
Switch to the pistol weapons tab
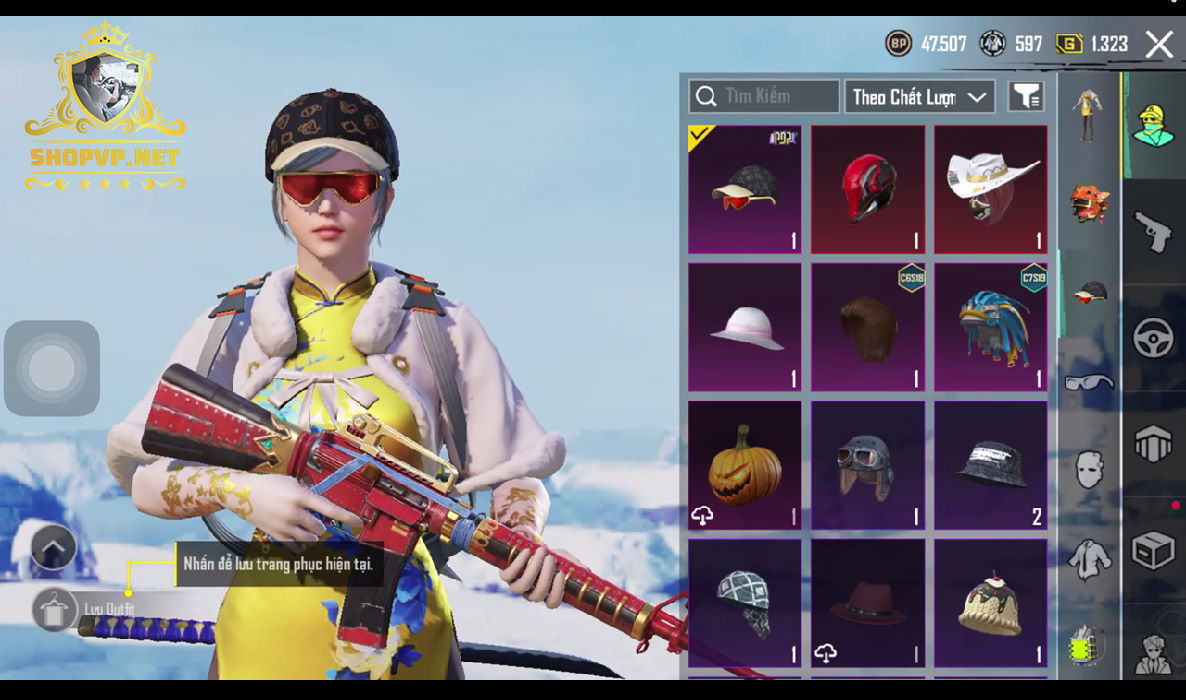point(1153,232)
